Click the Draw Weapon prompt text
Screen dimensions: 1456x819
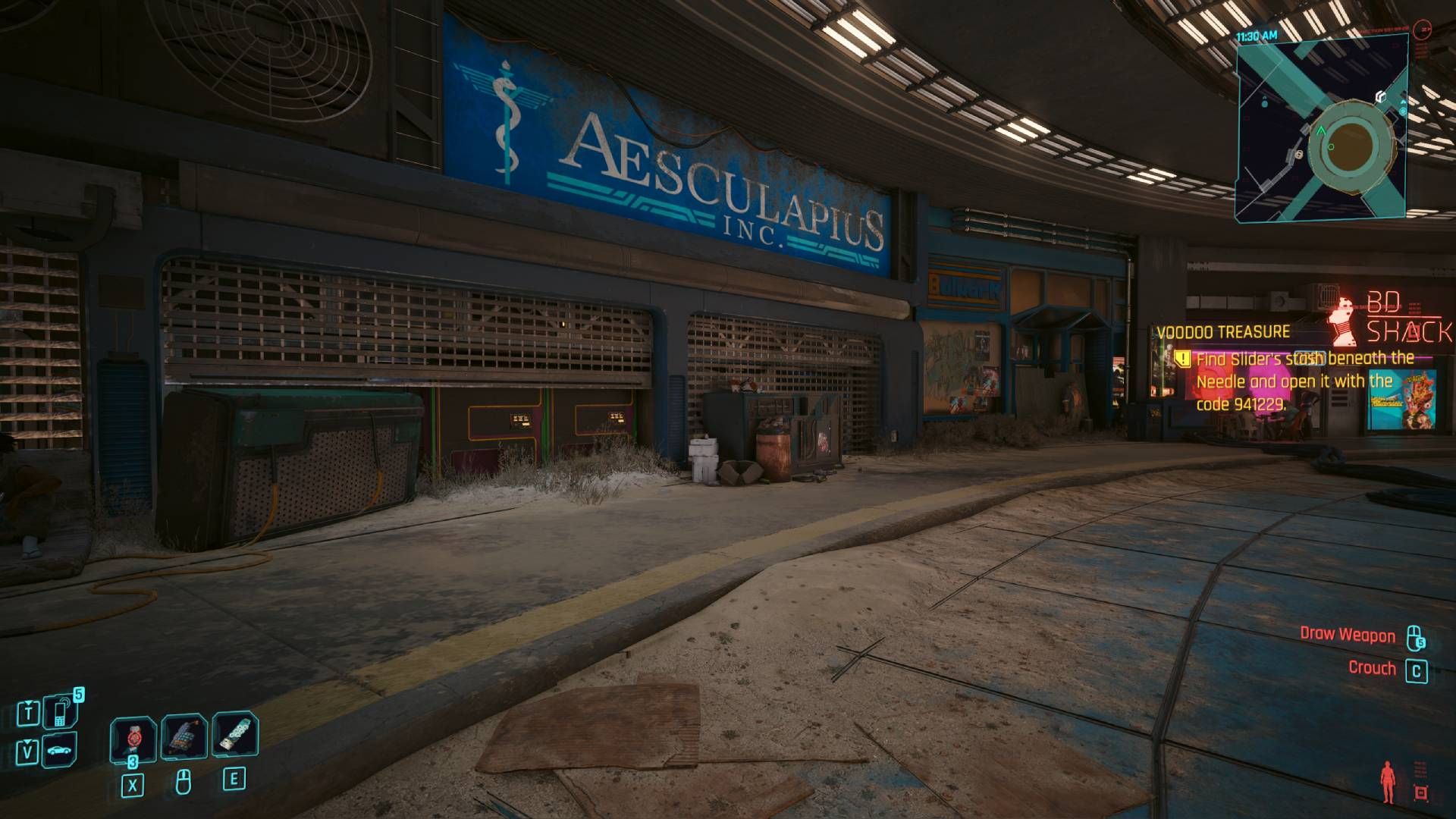pos(1348,635)
